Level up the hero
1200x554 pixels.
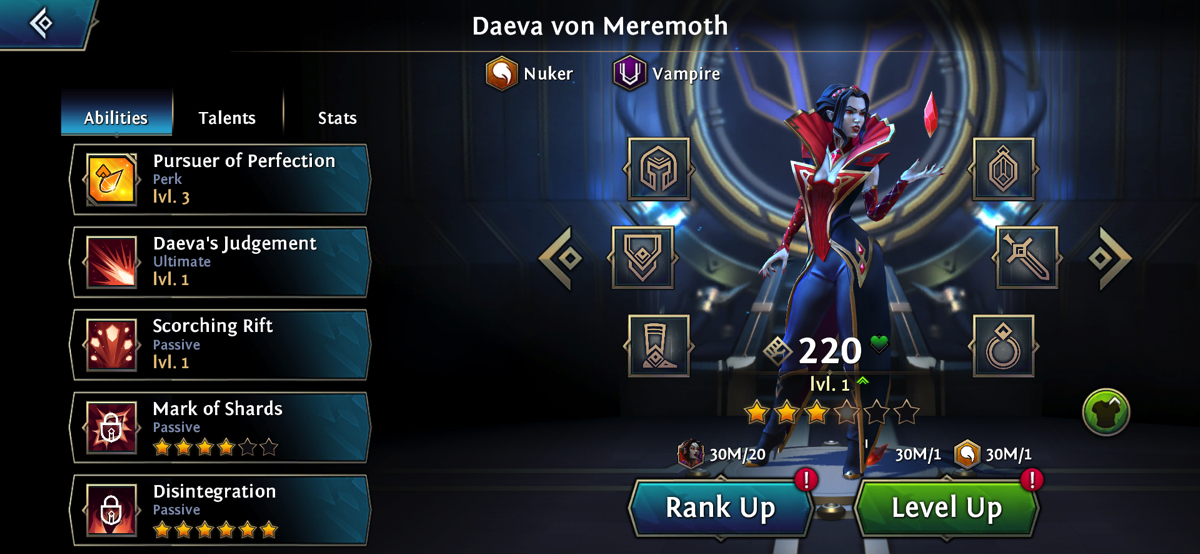[x=946, y=508]
